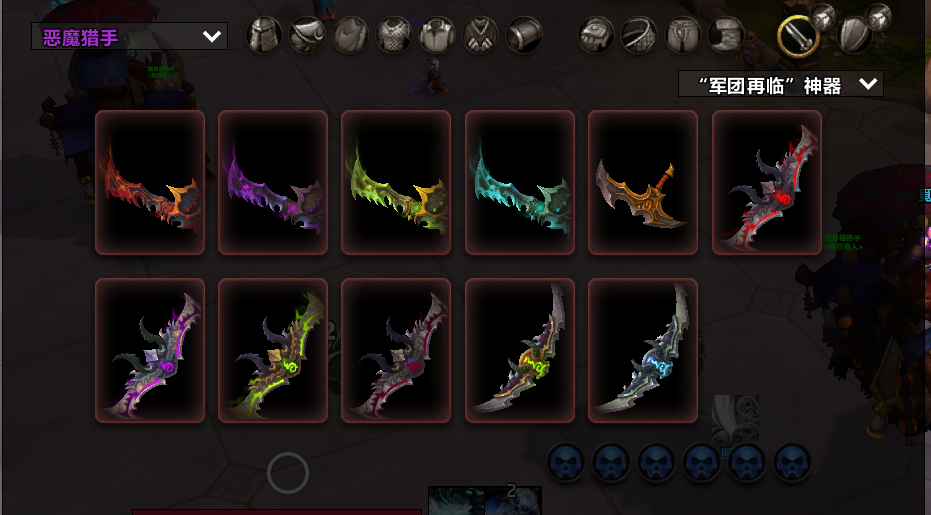Choose the tabard slot icon
The image size is (931, 515).
click(x=480, y=35)
